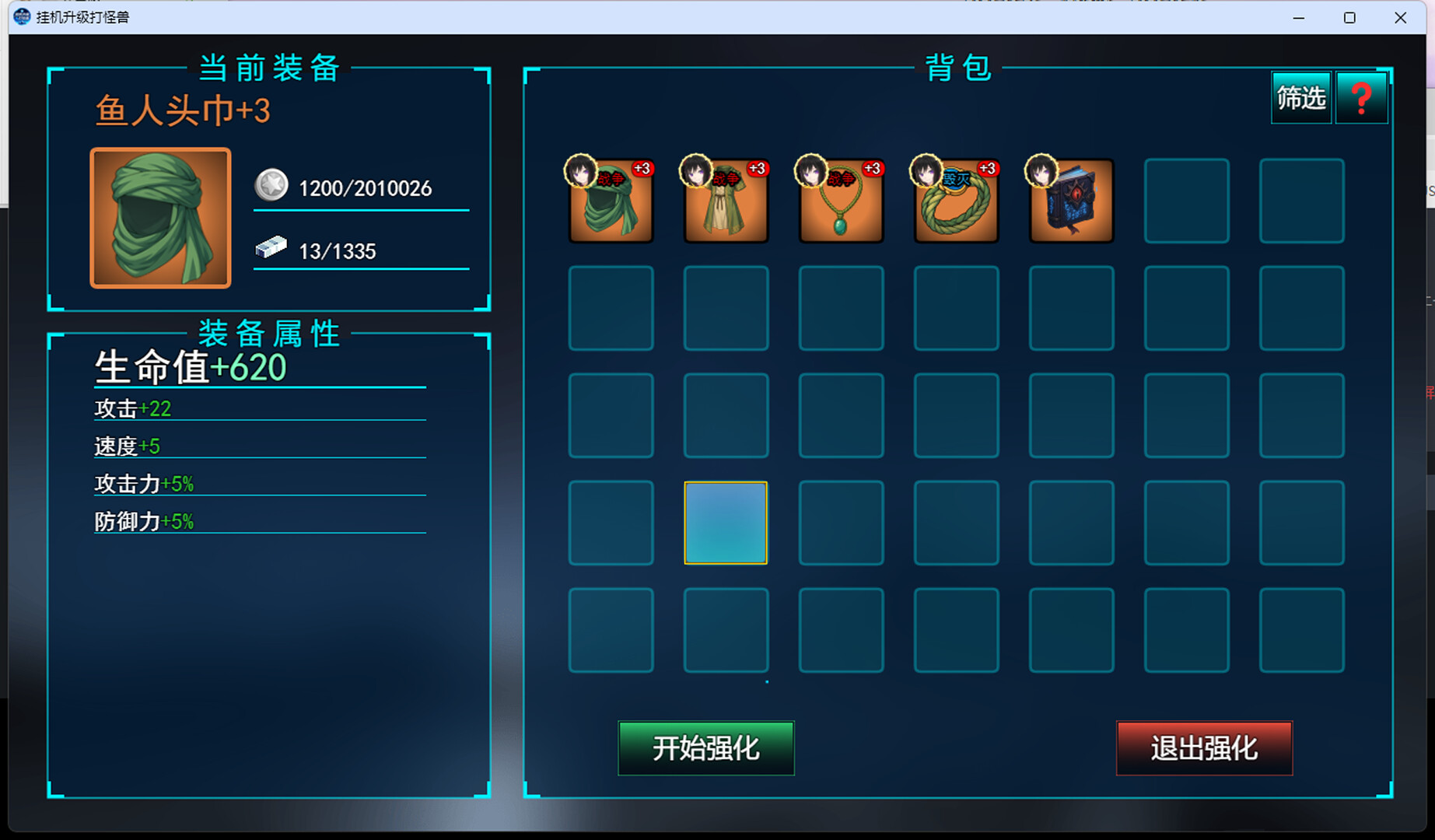Choose the green robe item slot

(x=726, y=201)
